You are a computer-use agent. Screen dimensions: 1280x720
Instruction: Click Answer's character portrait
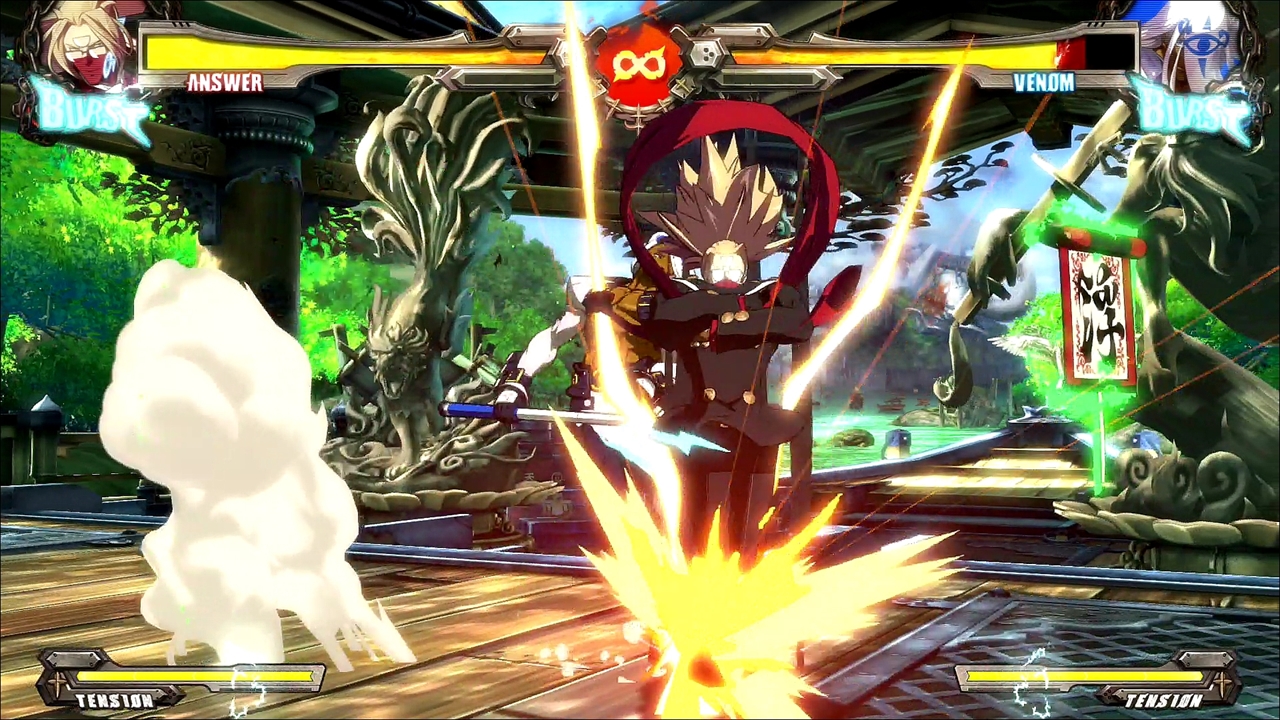click(x=84, y=42)
